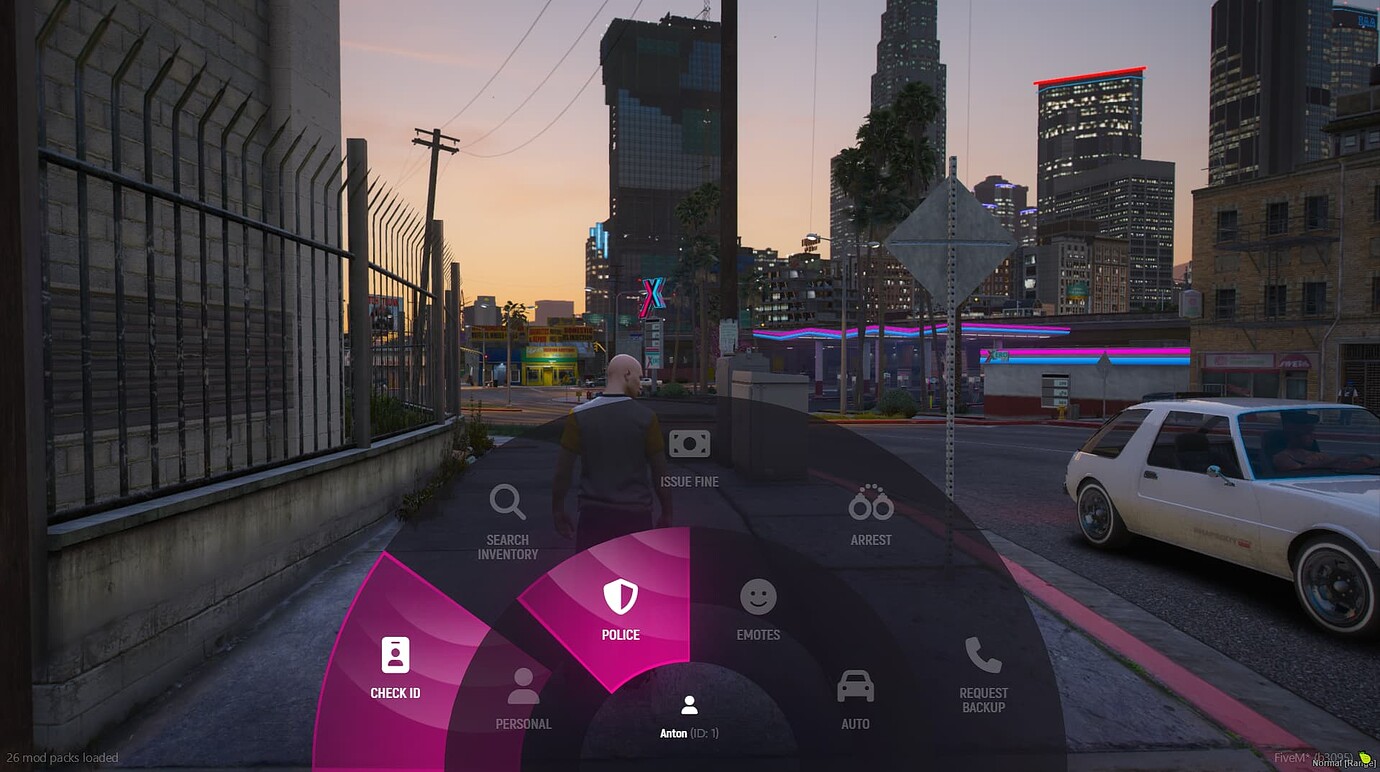Click the ID card icon for Check ID
Image resolution: width=1380 pixels, height=772 pixels.
395,656
